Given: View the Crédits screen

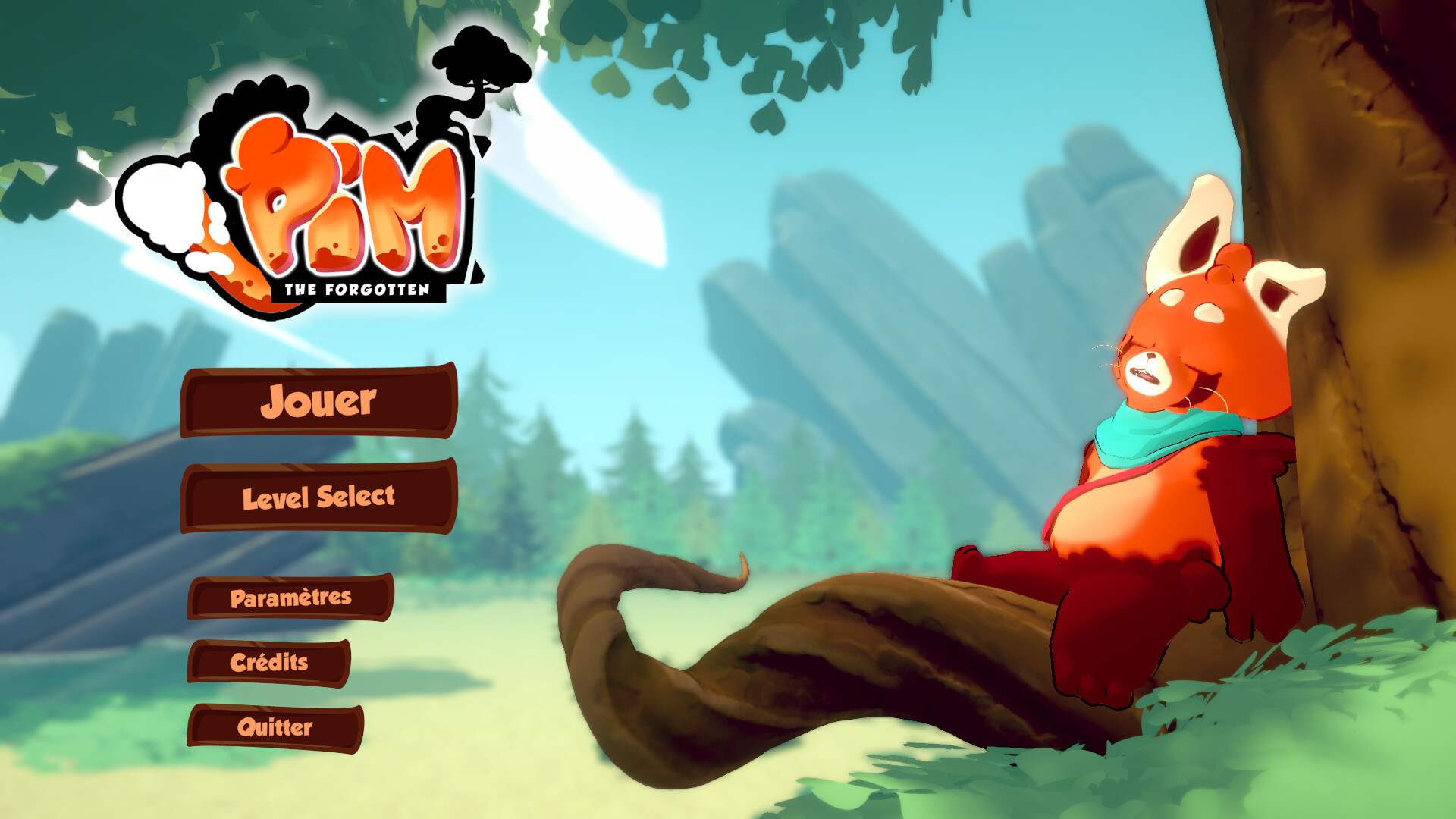Looking at the screenshot, I should click(271, 663).
